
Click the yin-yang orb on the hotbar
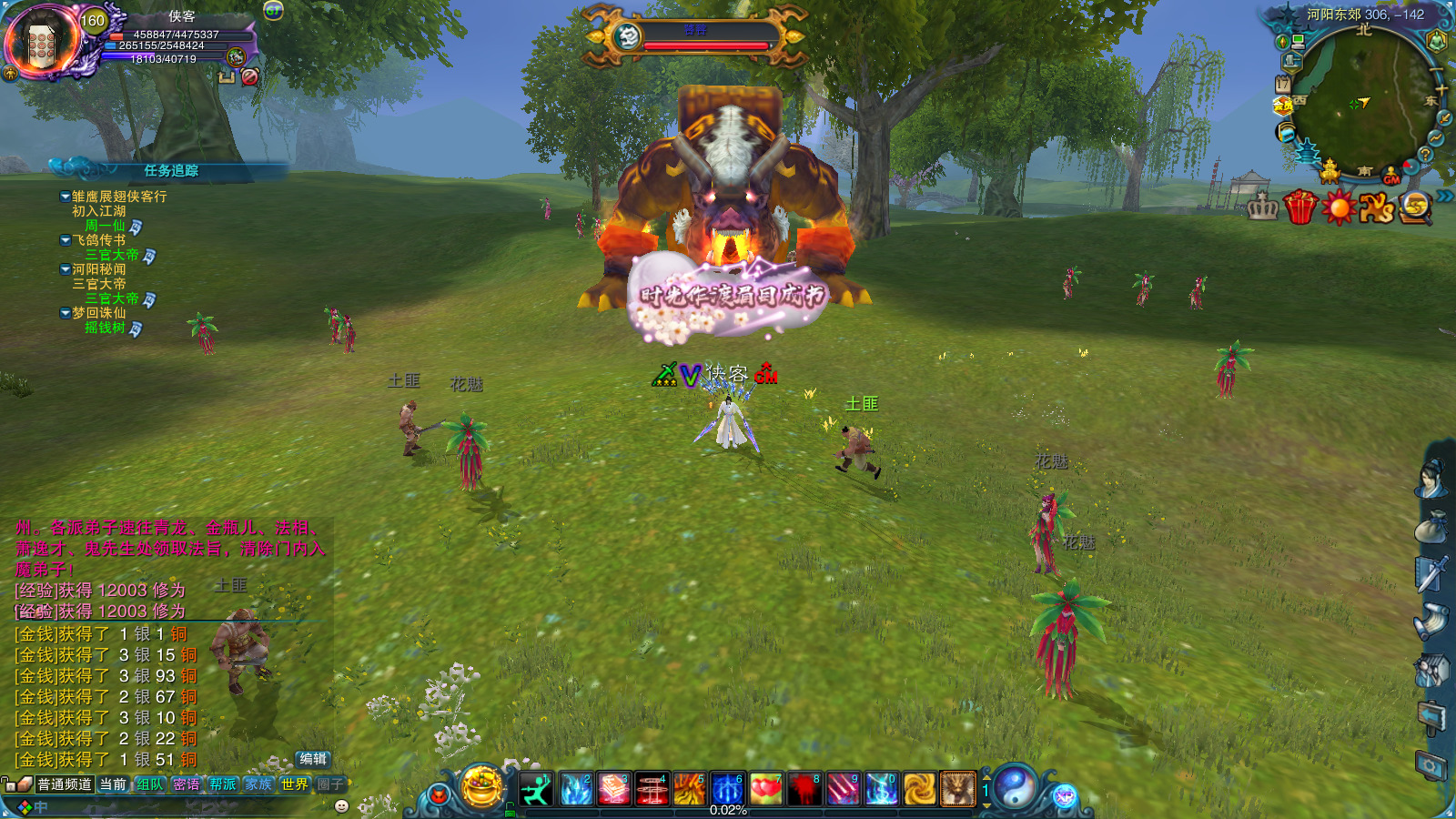1016,787
